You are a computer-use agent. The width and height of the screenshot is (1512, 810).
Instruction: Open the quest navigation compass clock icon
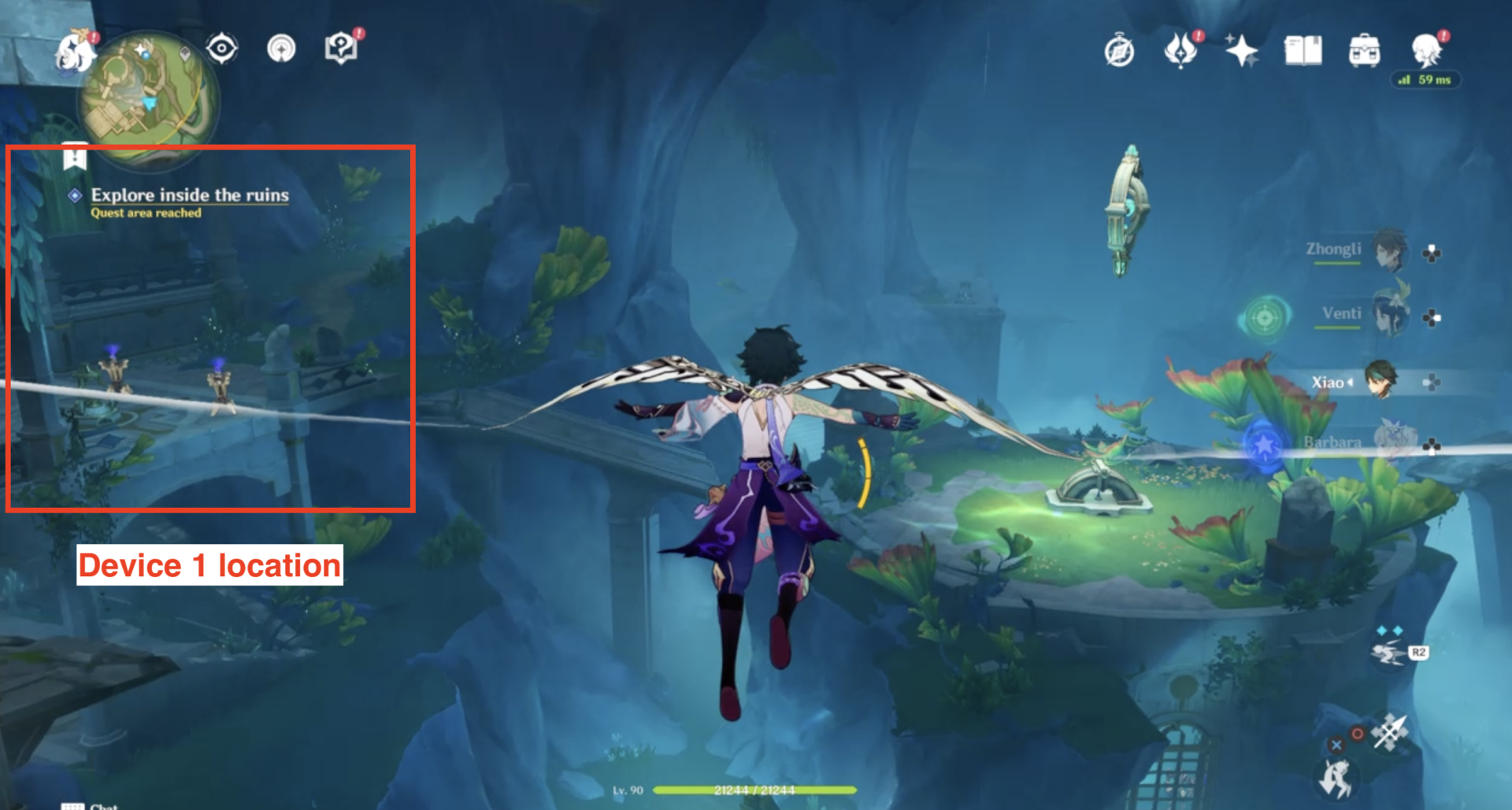pyautogui.click(x=1119, y=54)
